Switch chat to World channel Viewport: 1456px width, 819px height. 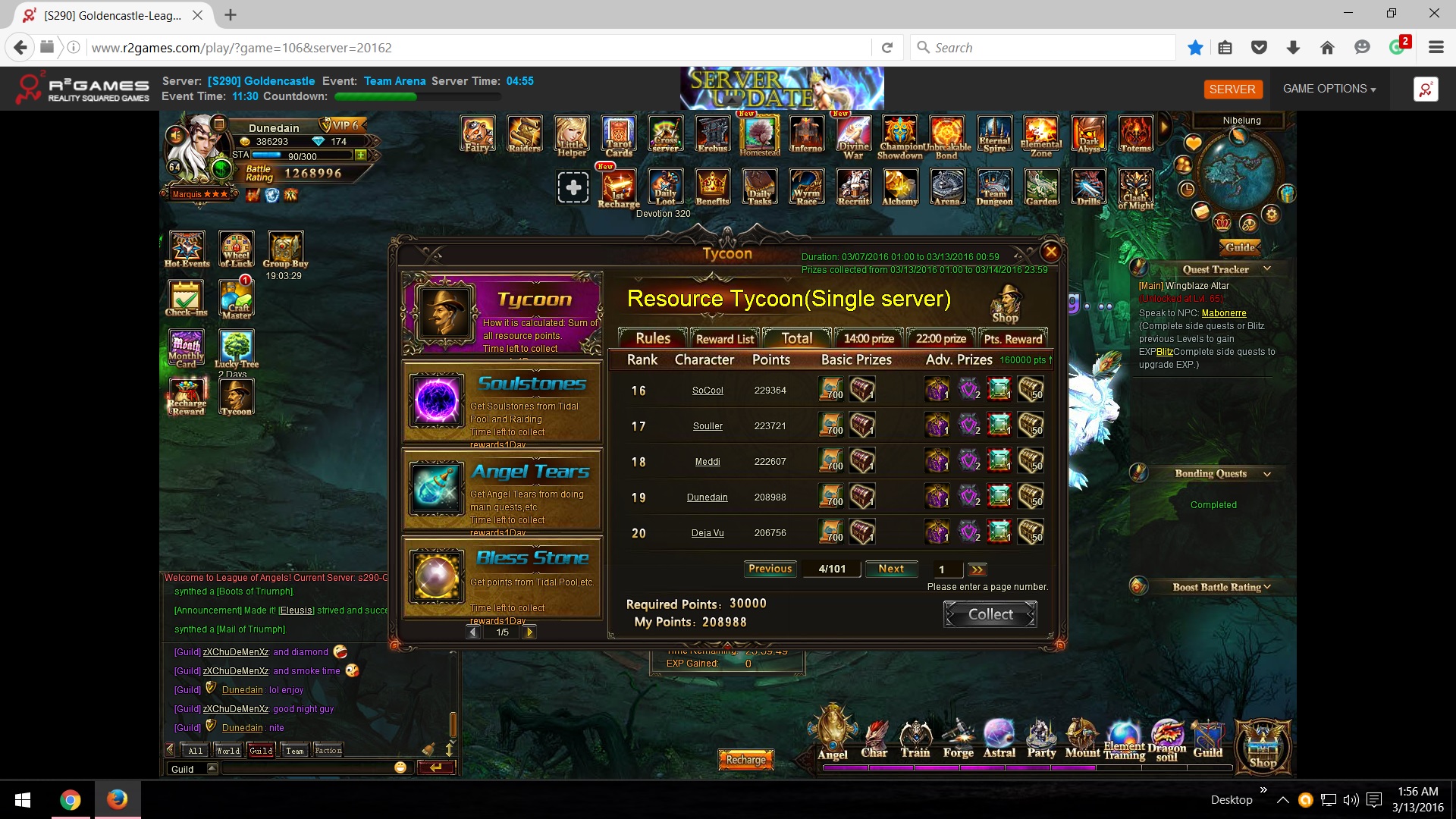coord(227,751)
